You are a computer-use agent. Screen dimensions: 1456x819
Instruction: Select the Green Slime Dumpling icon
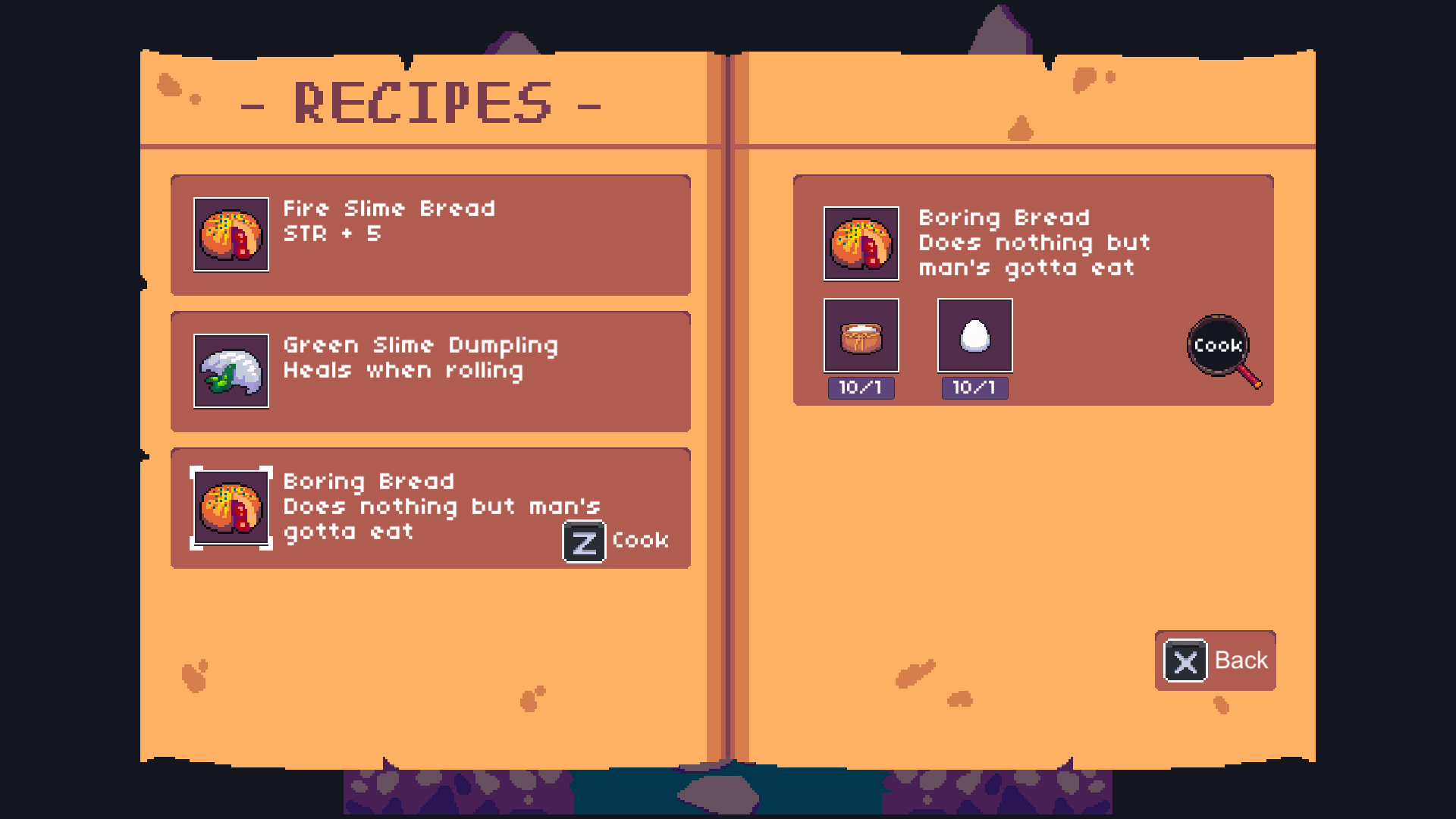tap(231, 372)
